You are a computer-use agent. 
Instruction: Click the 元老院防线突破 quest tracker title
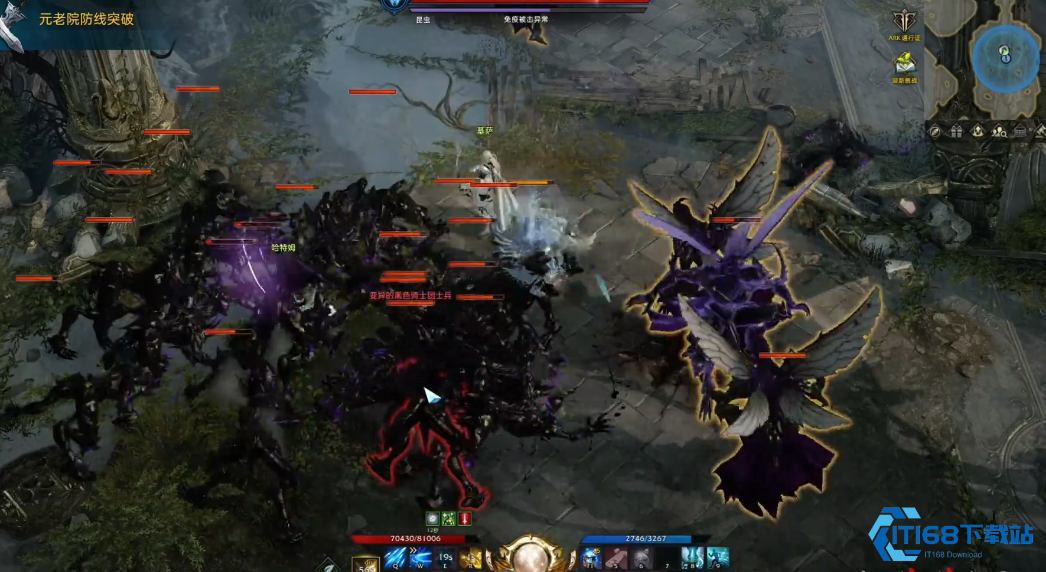(86, 19)
